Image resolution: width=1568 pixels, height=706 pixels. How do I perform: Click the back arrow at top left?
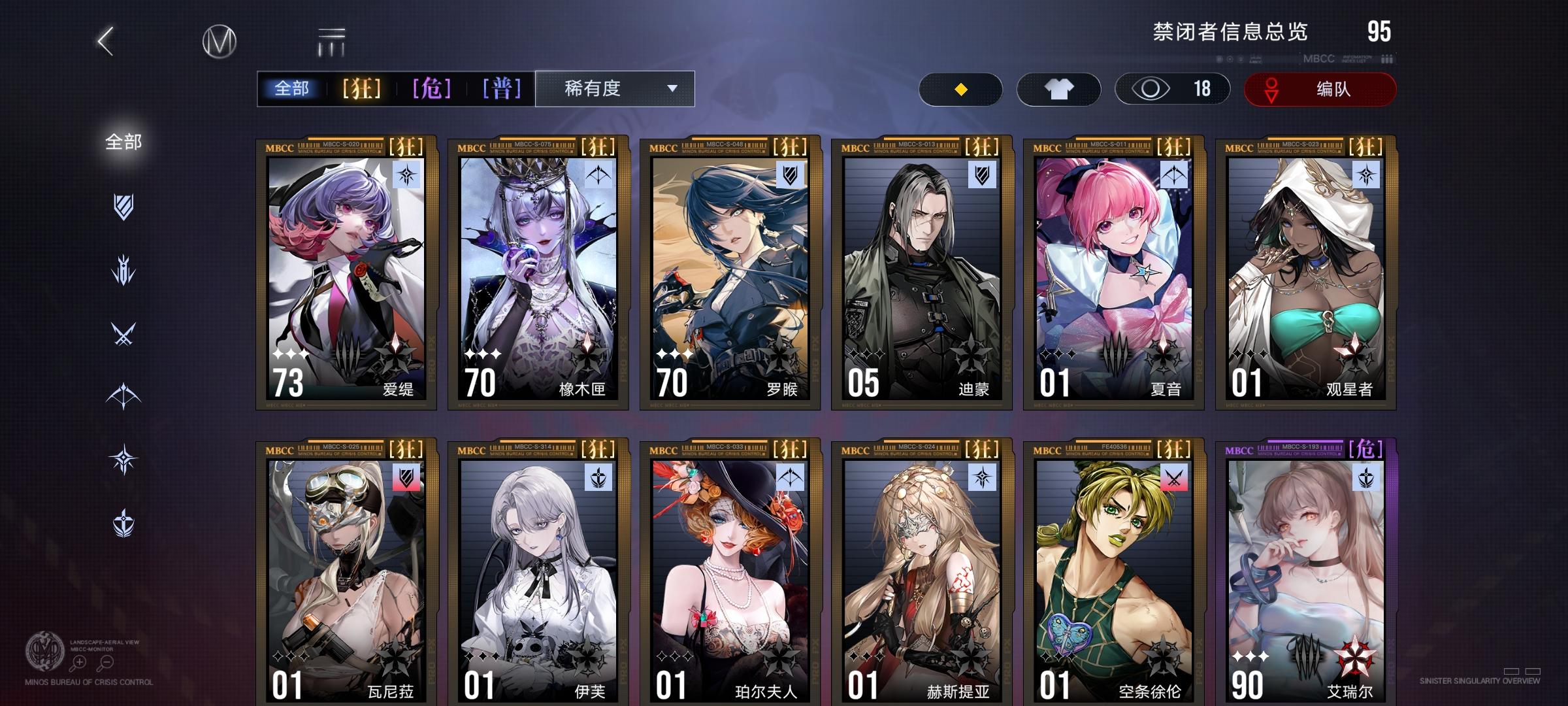[x=105, y=41]
